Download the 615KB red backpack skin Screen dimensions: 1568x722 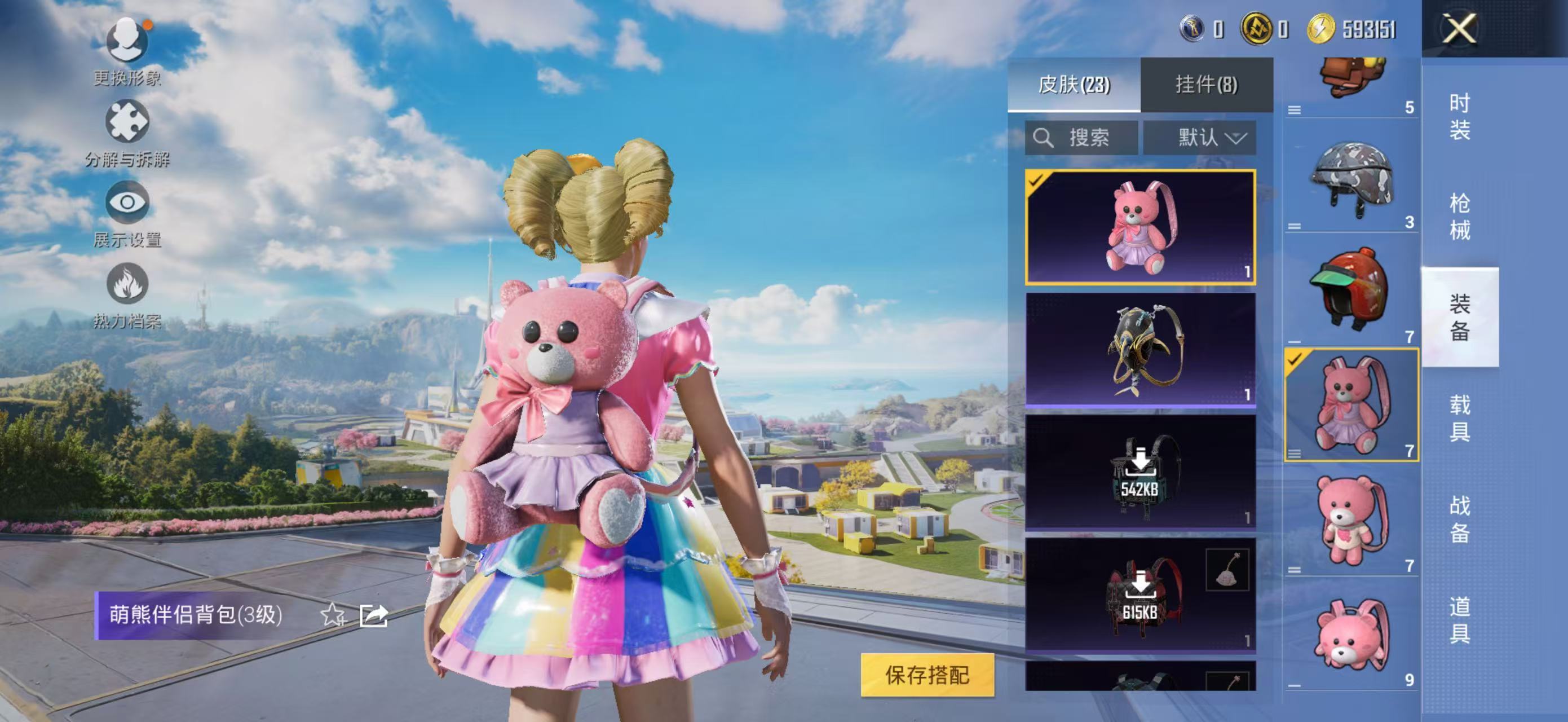coord(1140,595)
